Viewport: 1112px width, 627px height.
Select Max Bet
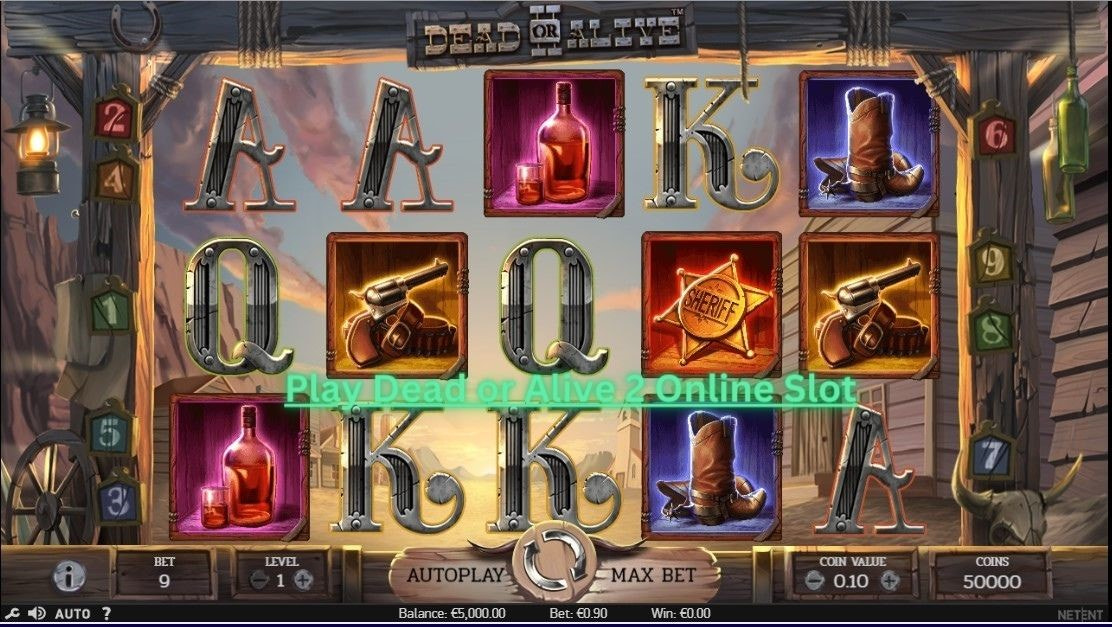(652, 576)
